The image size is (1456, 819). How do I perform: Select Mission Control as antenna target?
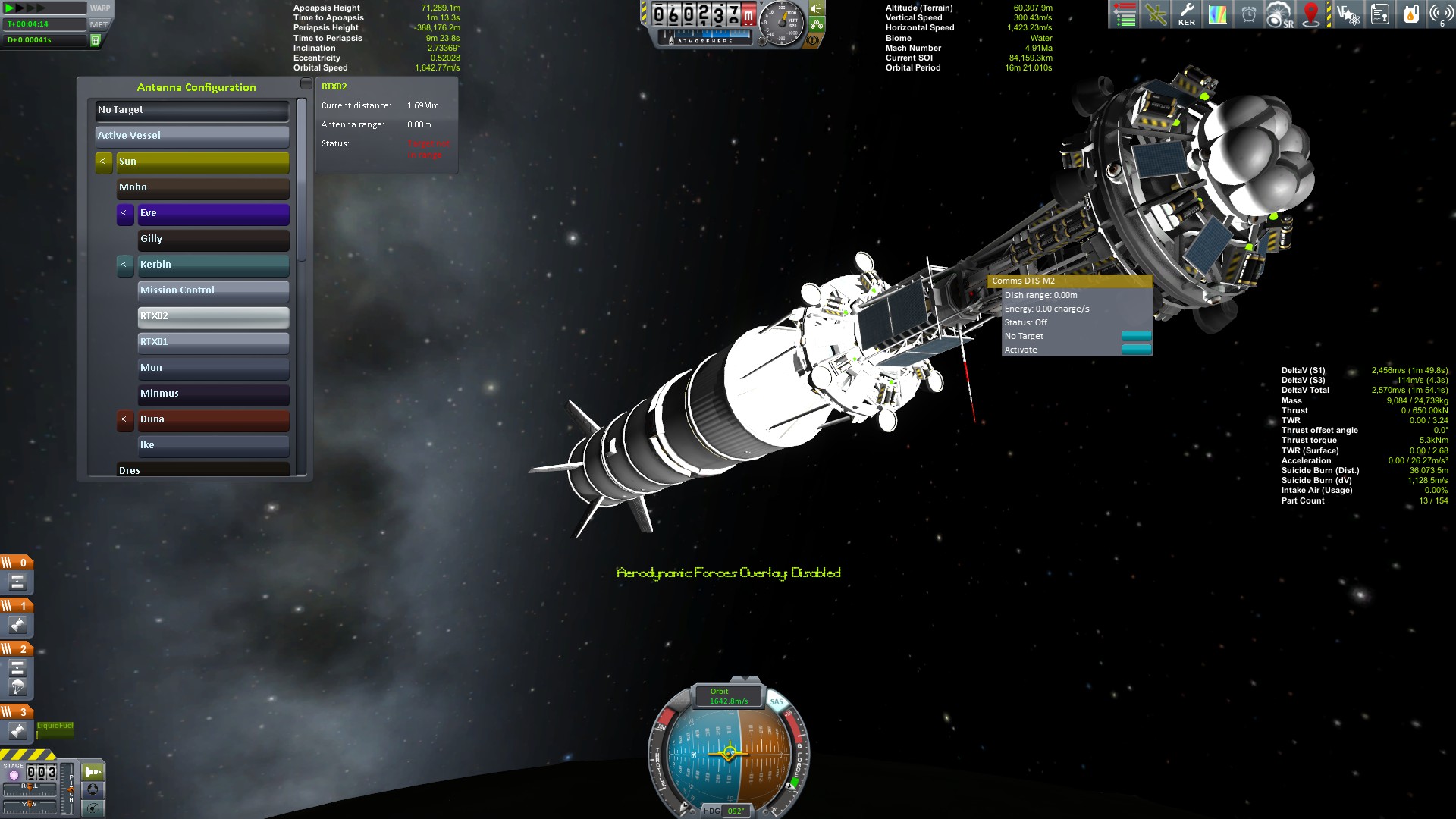click(x=213, y=290)
